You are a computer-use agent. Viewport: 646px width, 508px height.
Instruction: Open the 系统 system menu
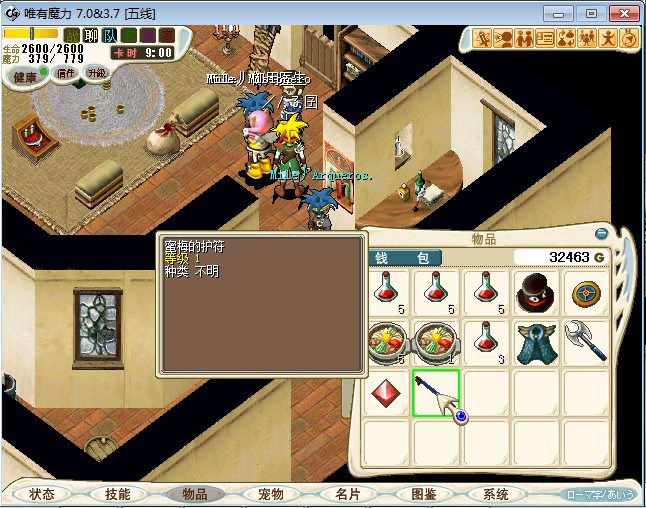[x=496, y=494]
